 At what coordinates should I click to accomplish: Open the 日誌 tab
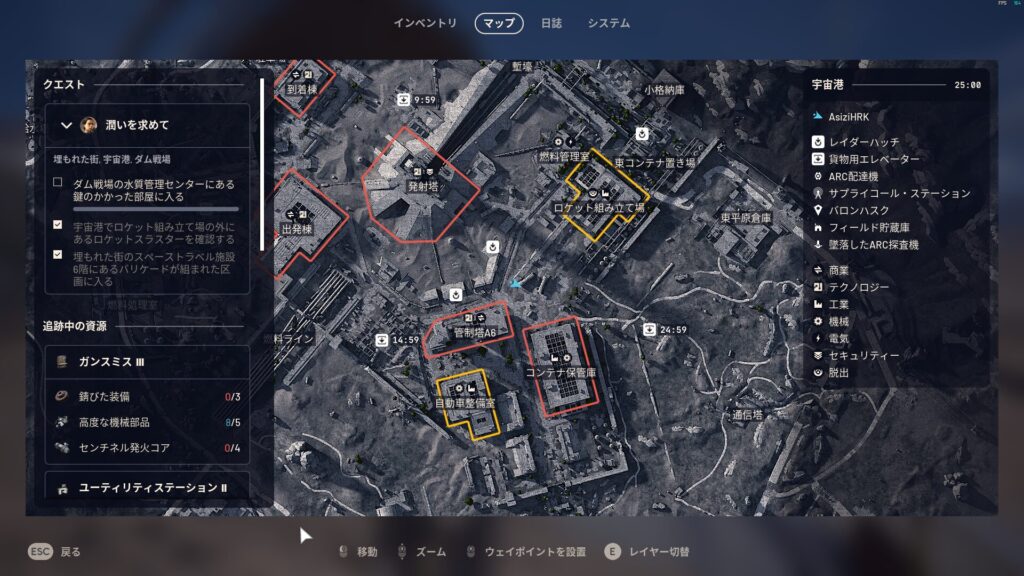(551, 23)
